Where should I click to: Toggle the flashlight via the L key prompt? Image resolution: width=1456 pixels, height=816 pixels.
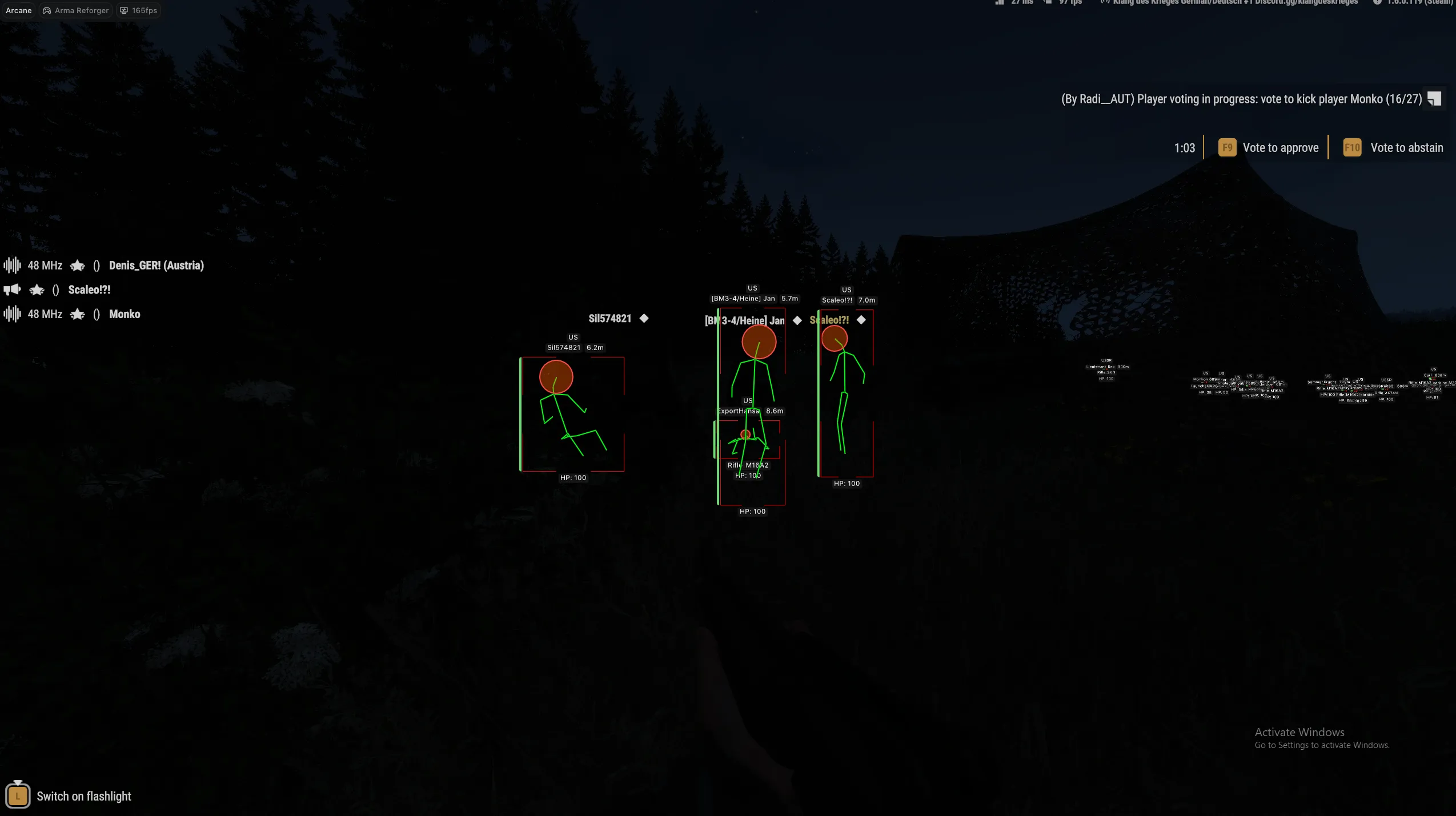[x=18, y=795]
